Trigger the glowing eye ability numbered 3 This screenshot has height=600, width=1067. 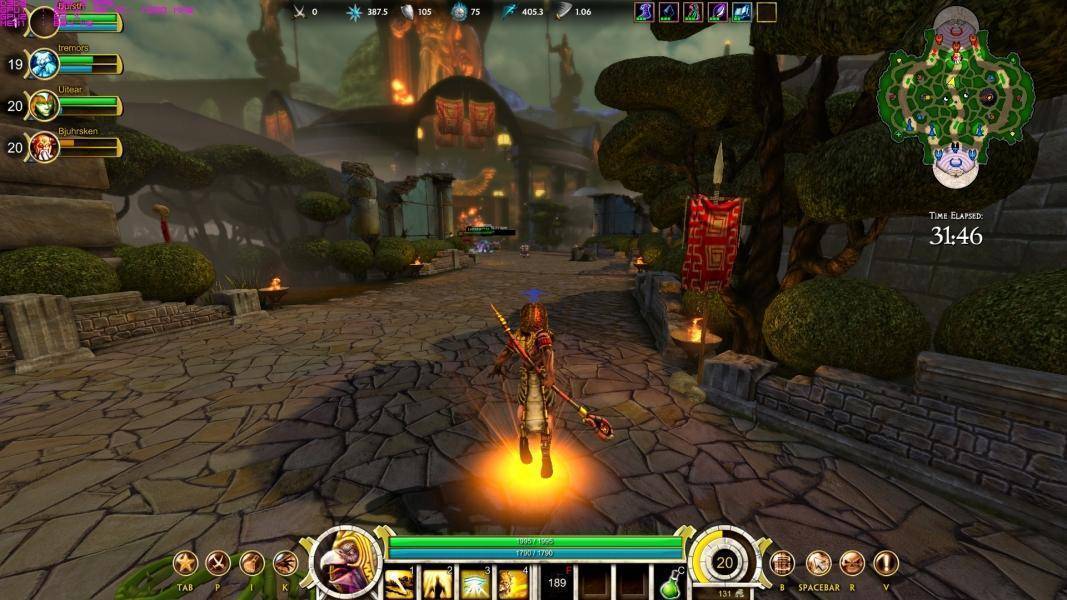[x=475, y=583]
